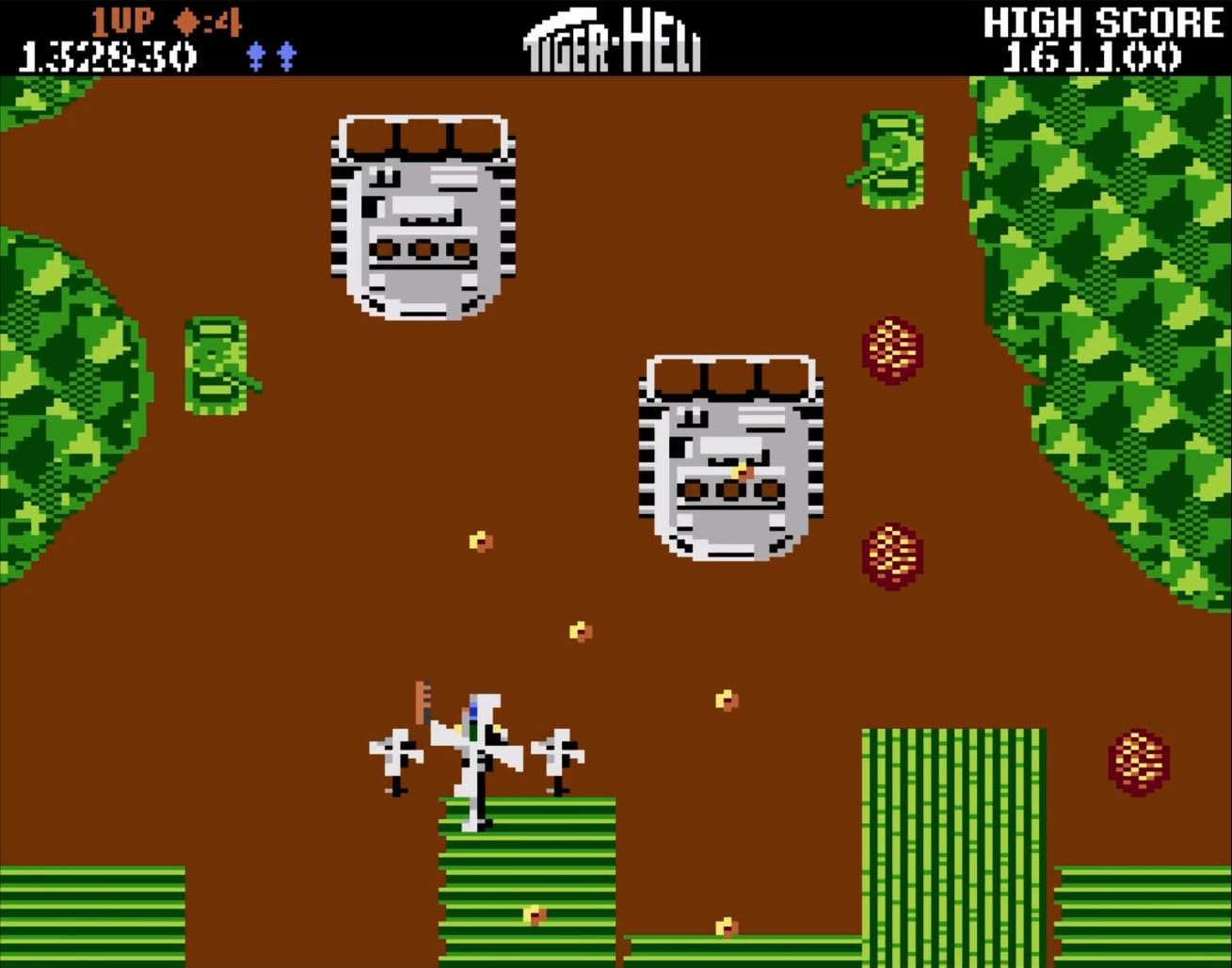Click the first blue helicopter bonus icon
This screenshot has height=968, width=1232.
tap(254, 54)
